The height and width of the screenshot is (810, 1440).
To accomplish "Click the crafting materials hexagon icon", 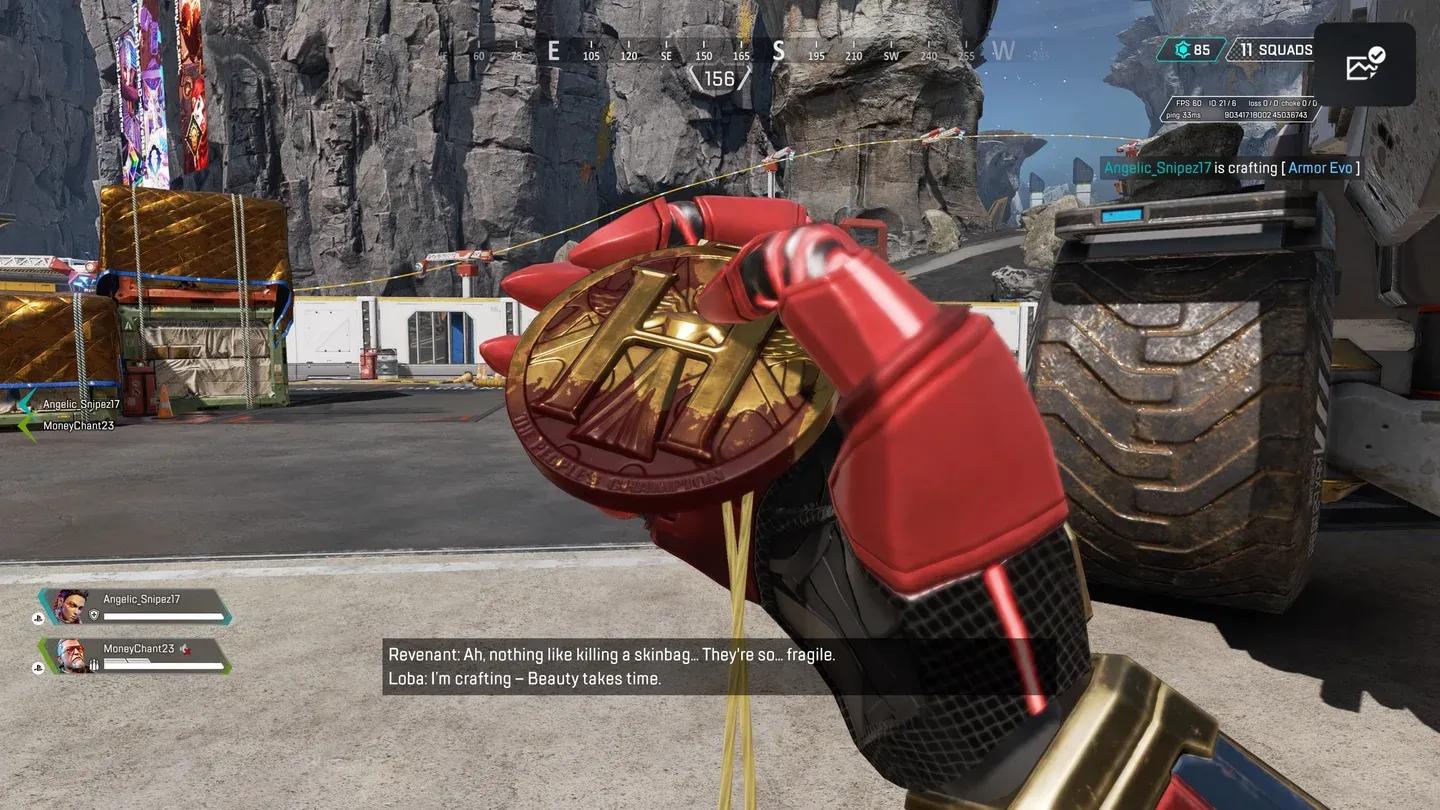I will tap(1182, 48).
